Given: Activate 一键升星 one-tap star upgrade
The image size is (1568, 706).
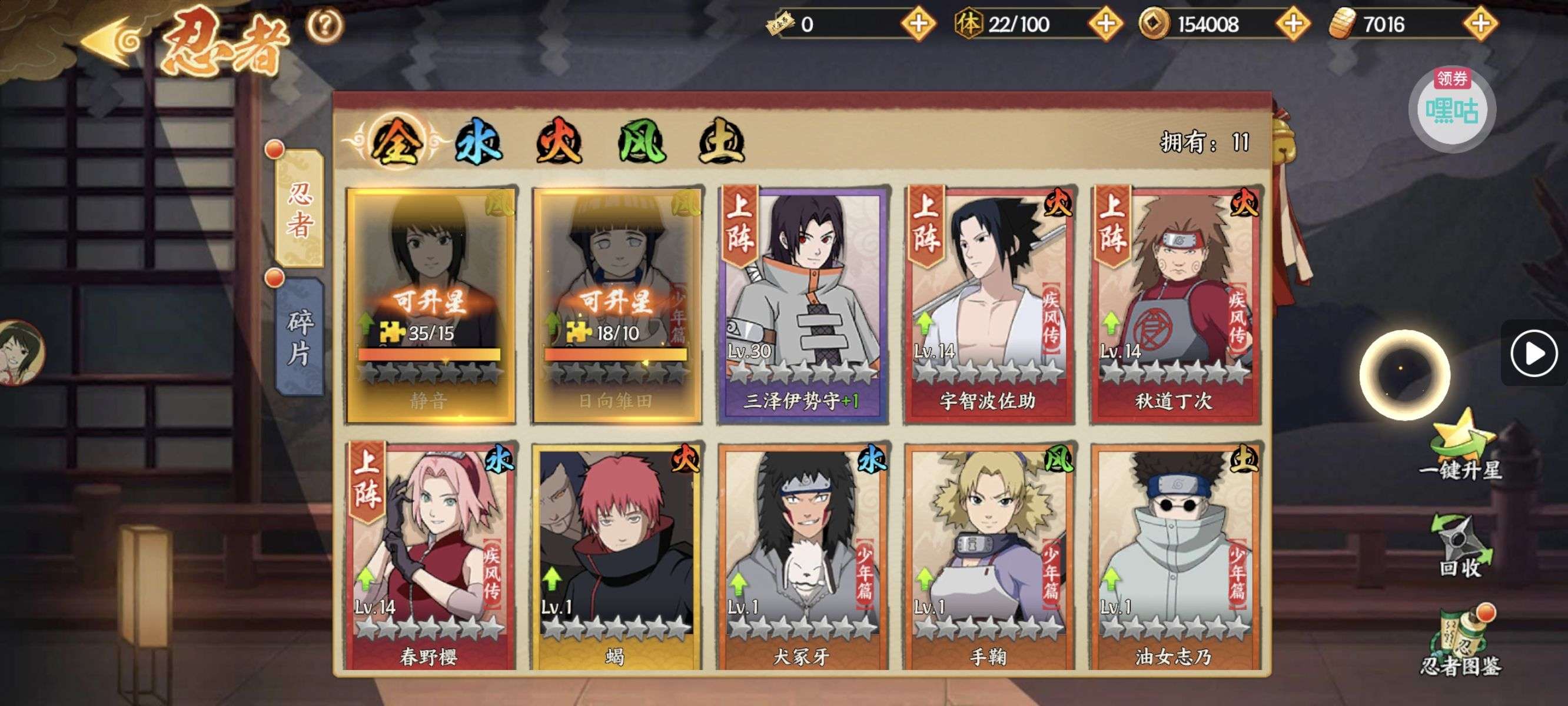Looking at the screenshot, I should point(1461,447).
